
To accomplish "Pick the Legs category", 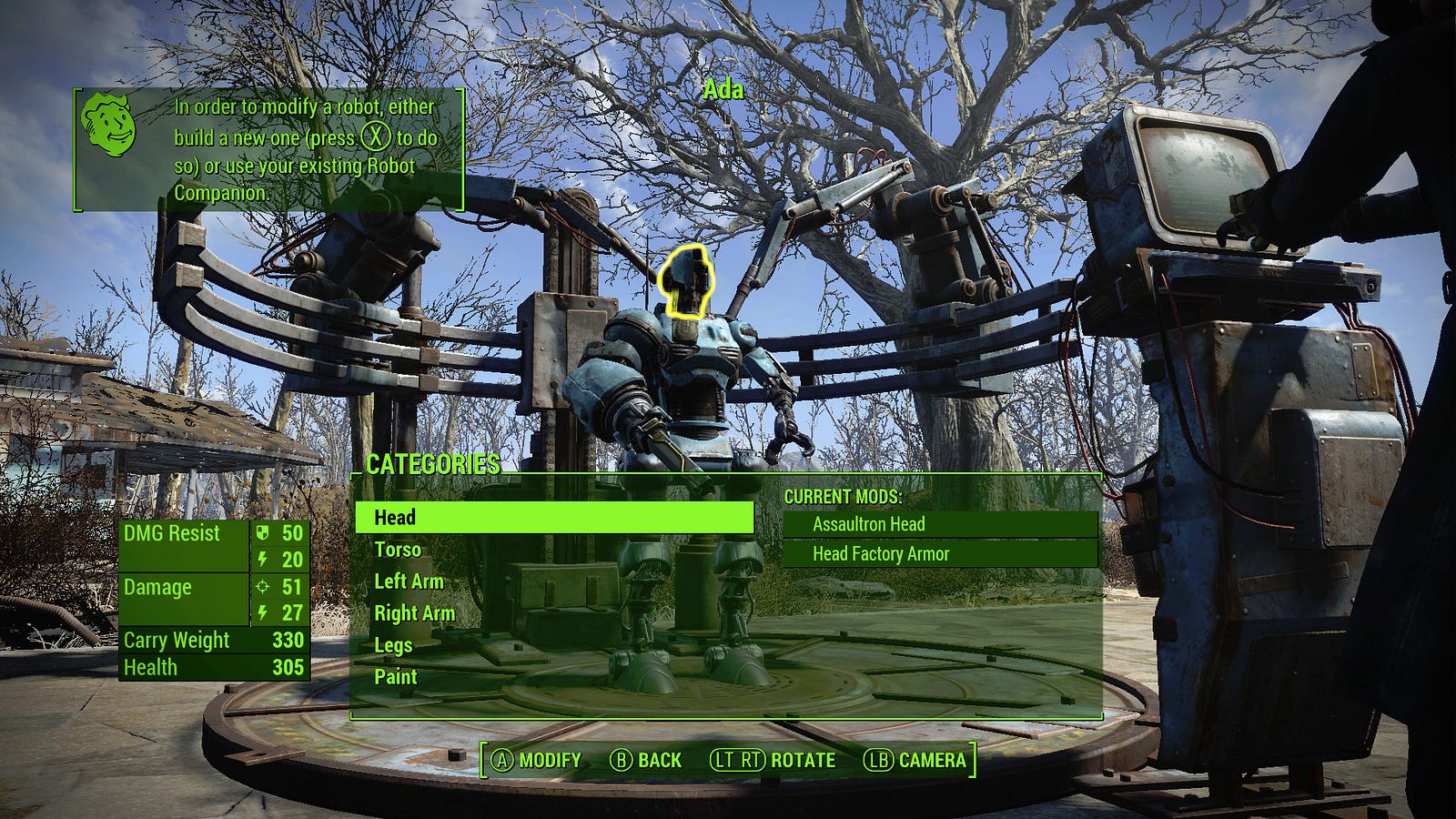I will click(393, 645).
